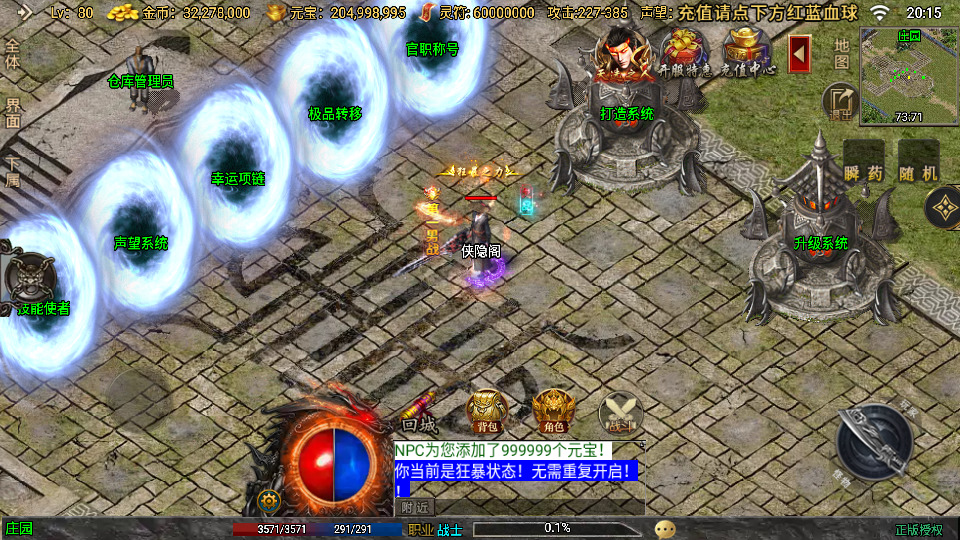Open the 背包 backpack icon
Viewport: 960px width, 540px height.
[x=486, y=409]
